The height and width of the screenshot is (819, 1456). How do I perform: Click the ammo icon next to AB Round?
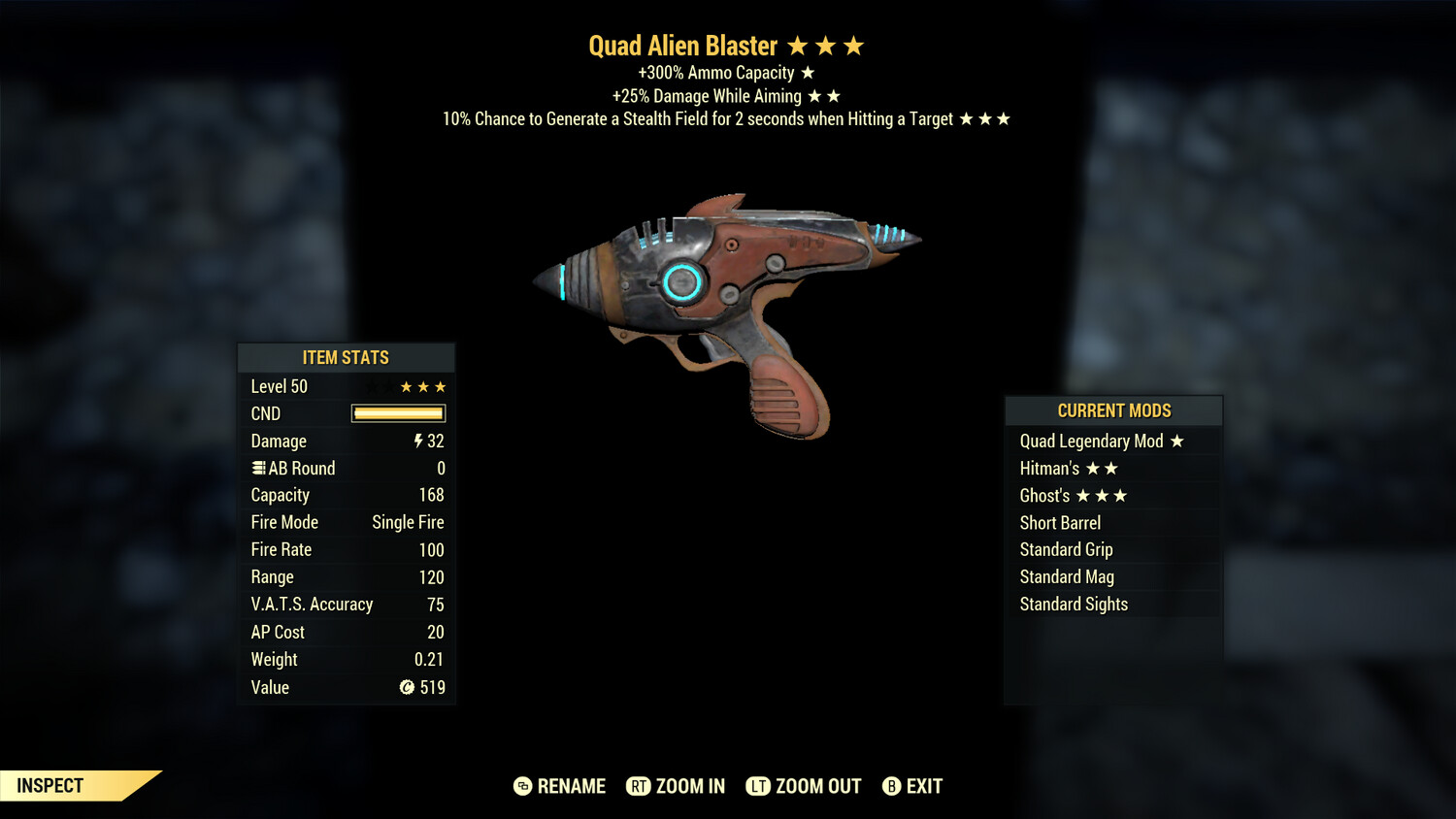pyautogui.click(x=257, y=468)
